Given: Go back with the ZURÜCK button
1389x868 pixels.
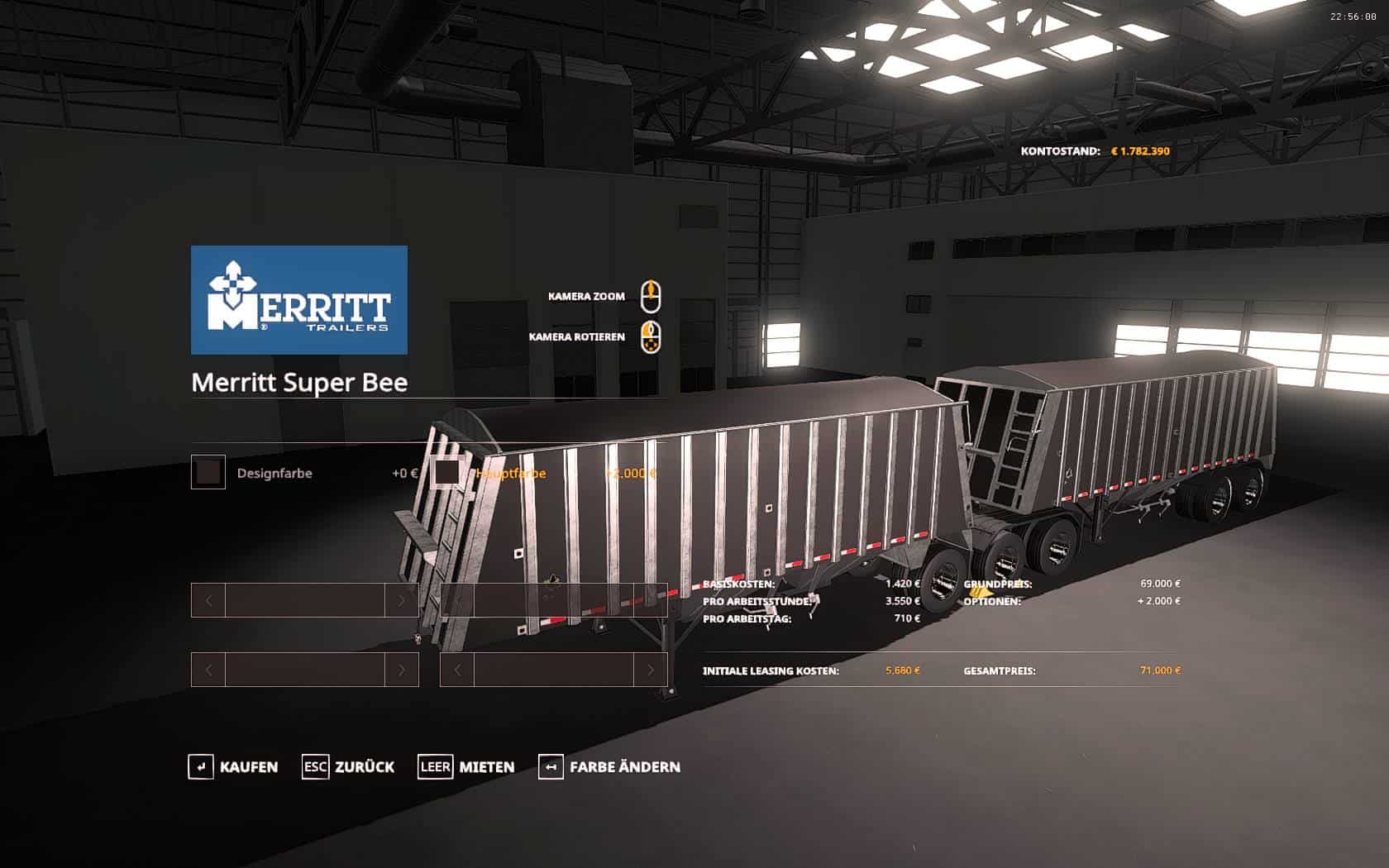Looking at the screenshot, I should click(x=348, y=767).
